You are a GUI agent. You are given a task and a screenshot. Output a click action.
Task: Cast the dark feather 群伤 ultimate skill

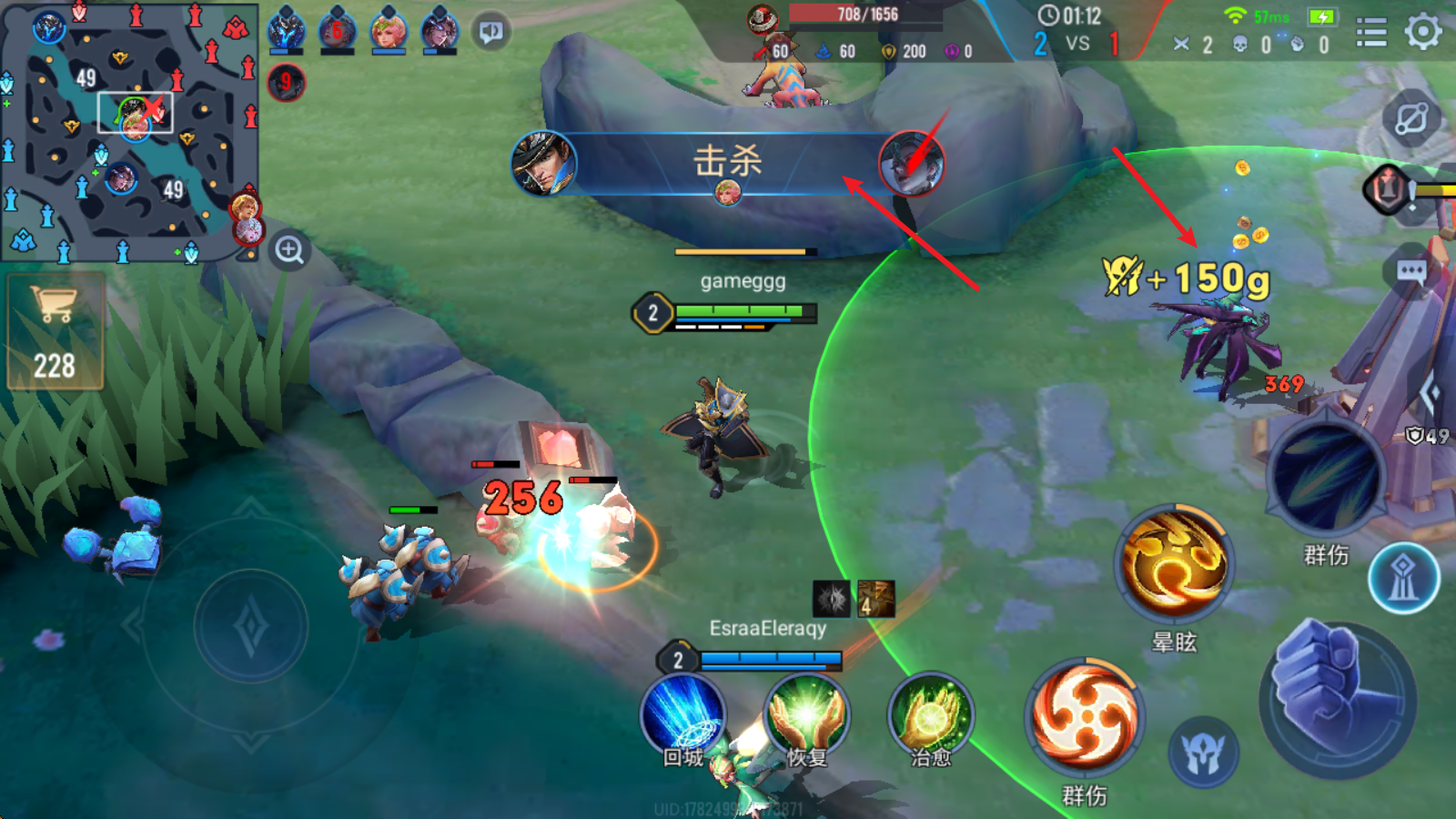pos(1326,477)
